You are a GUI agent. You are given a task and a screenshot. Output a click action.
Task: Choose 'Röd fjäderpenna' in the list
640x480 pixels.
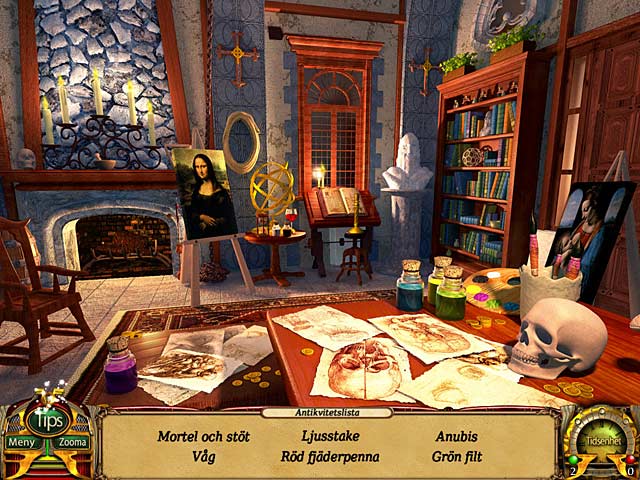tap(330, 457)
